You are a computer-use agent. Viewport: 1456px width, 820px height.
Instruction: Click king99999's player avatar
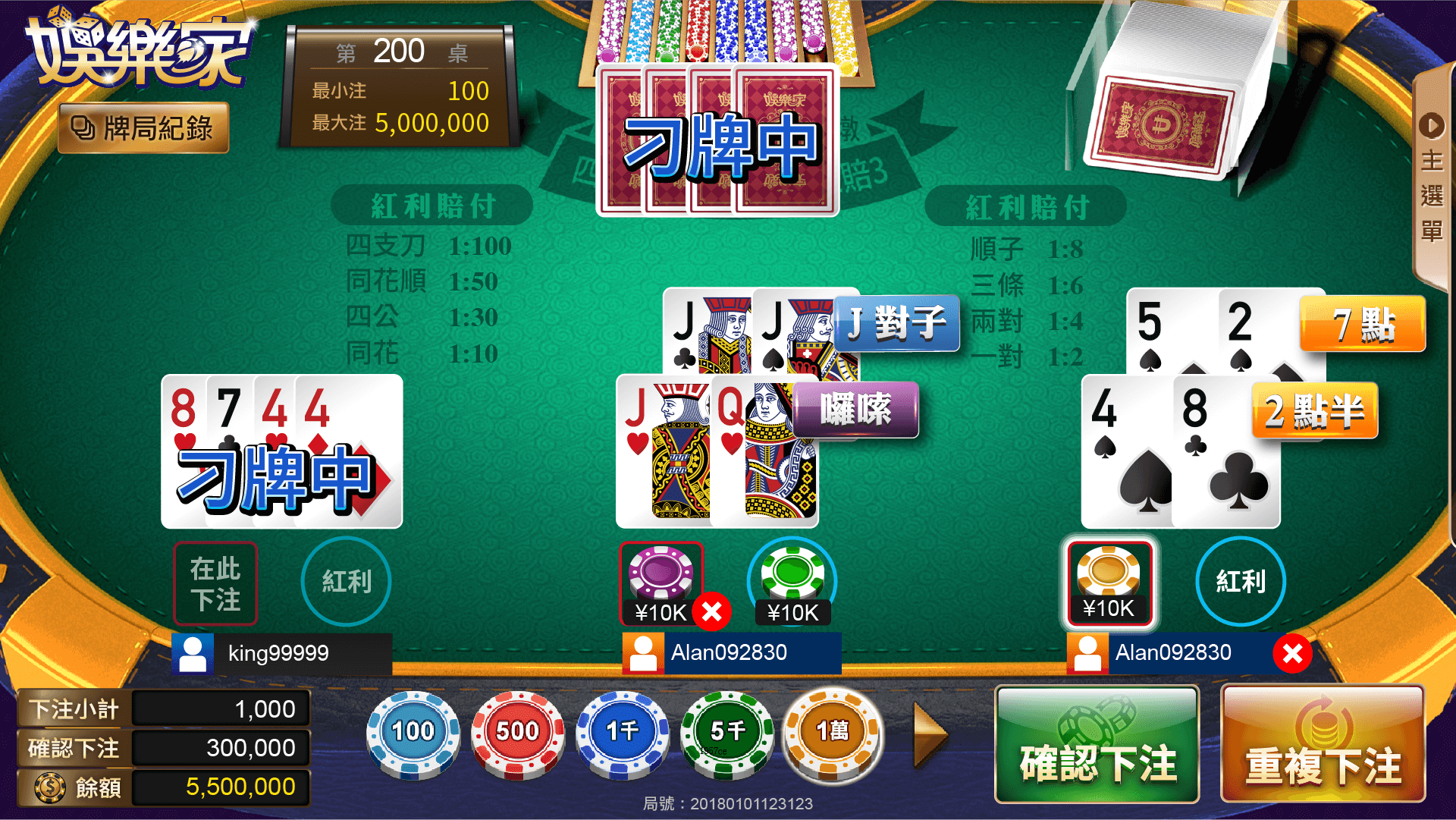193,653
